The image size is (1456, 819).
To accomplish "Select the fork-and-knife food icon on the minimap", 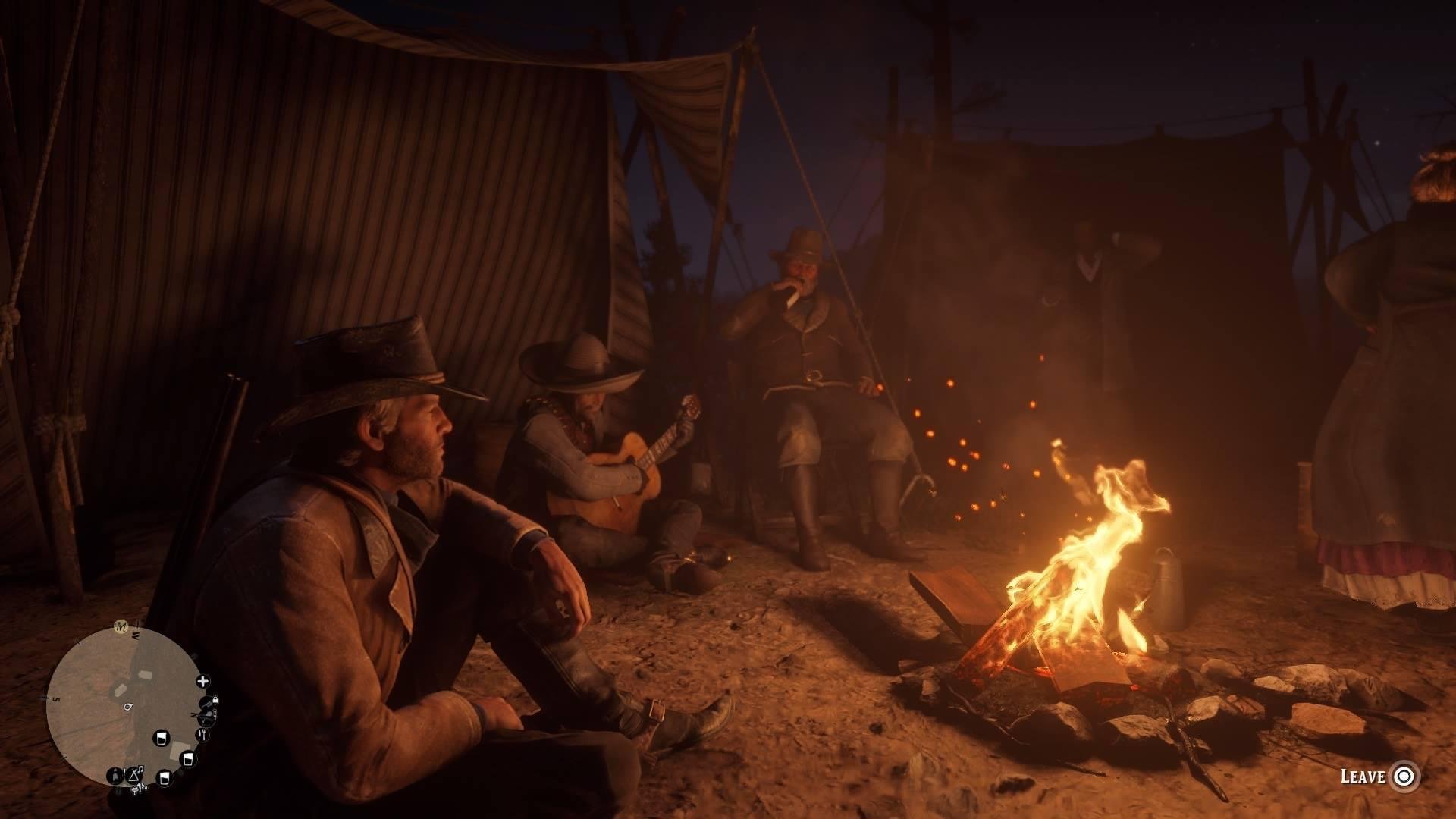I will (x=203, y=733).
